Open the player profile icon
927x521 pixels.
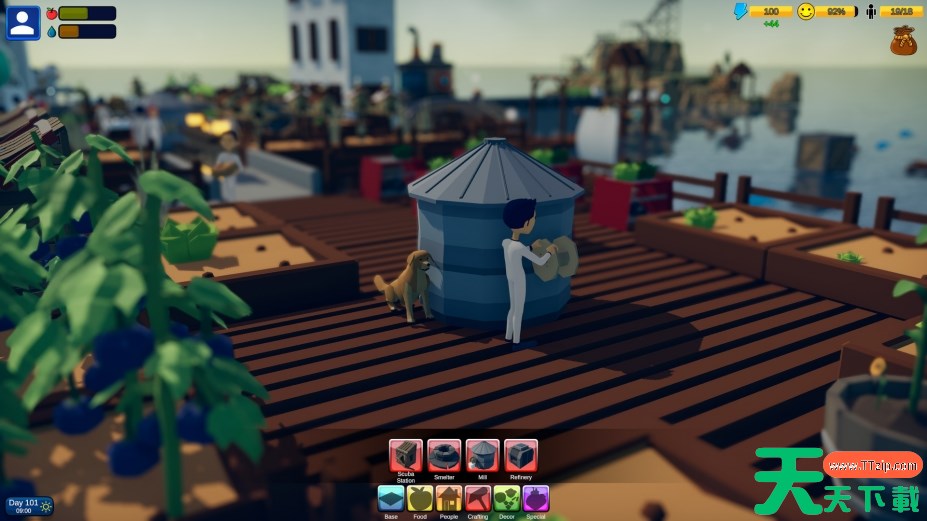point(23,22)
